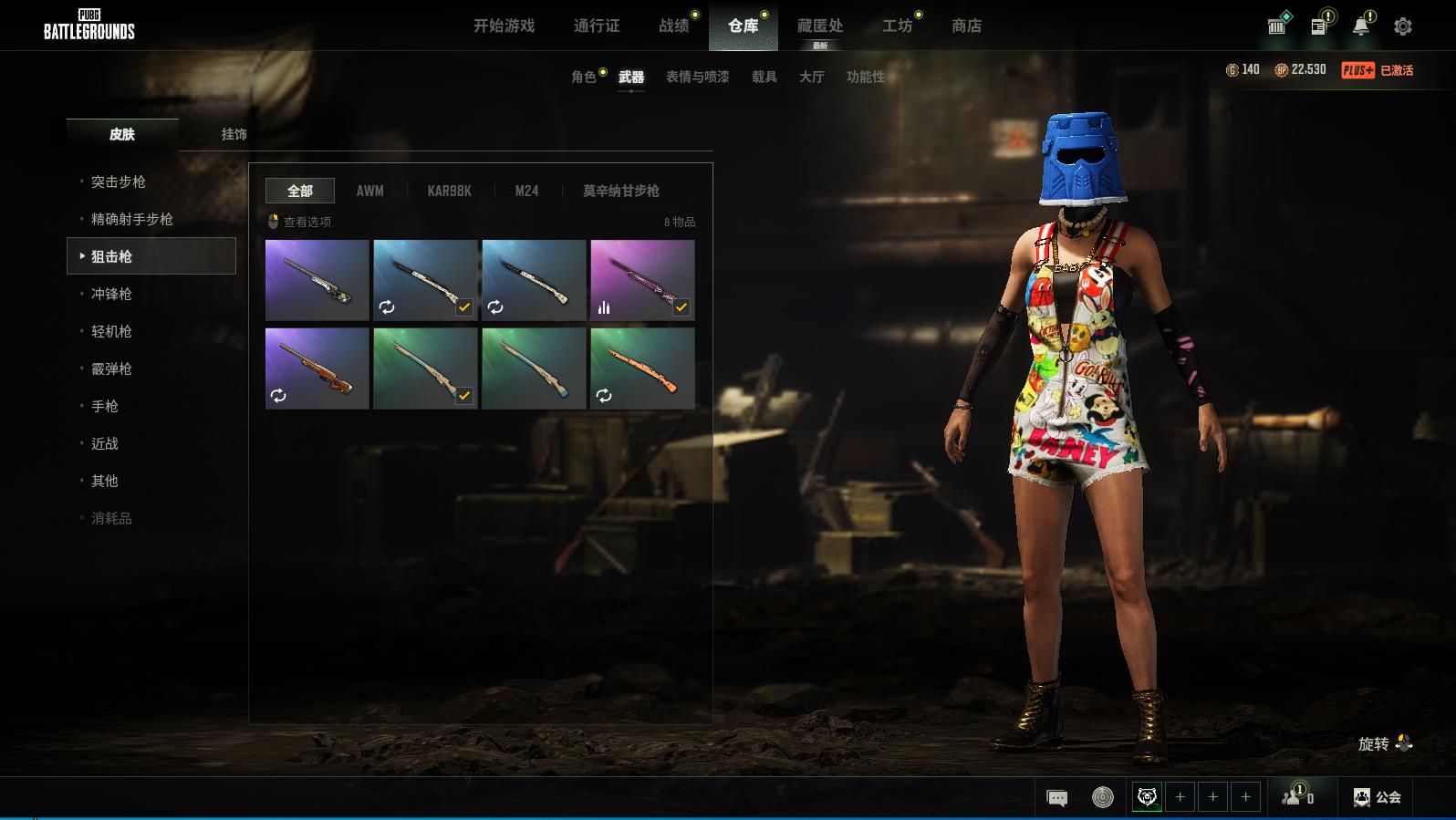Pick the 霰弹枪 shotgun category
Viewport: 1456px width, 820px height.
(x=111, y=368)
